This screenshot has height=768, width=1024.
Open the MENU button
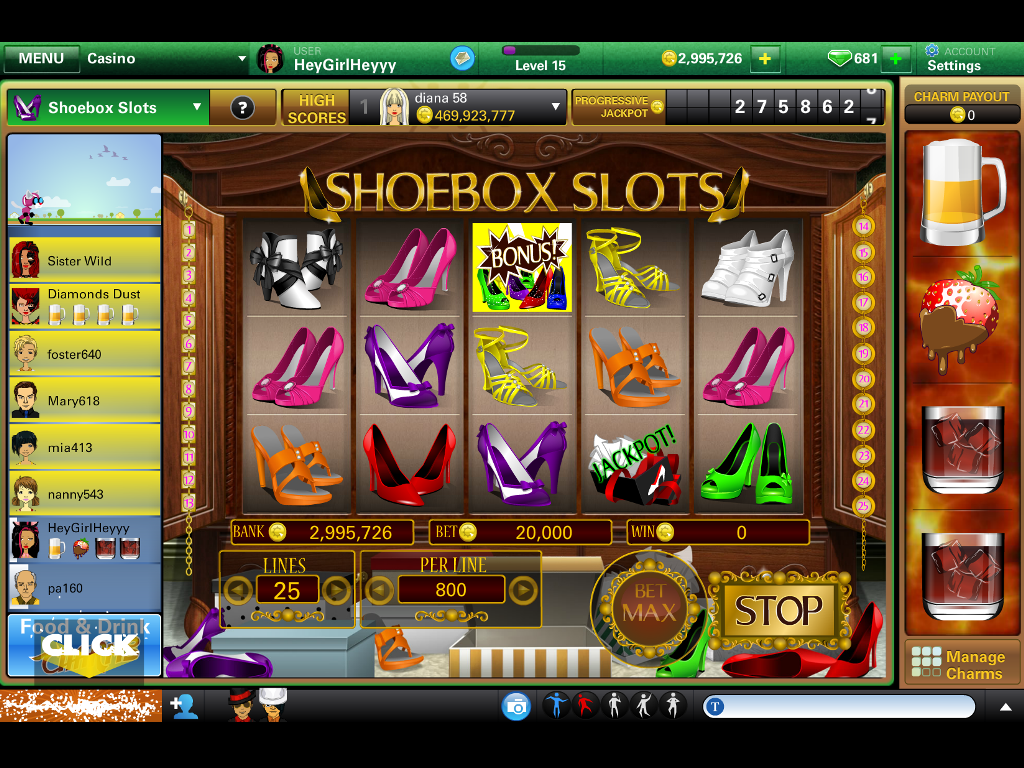click(x=41, y=59)
